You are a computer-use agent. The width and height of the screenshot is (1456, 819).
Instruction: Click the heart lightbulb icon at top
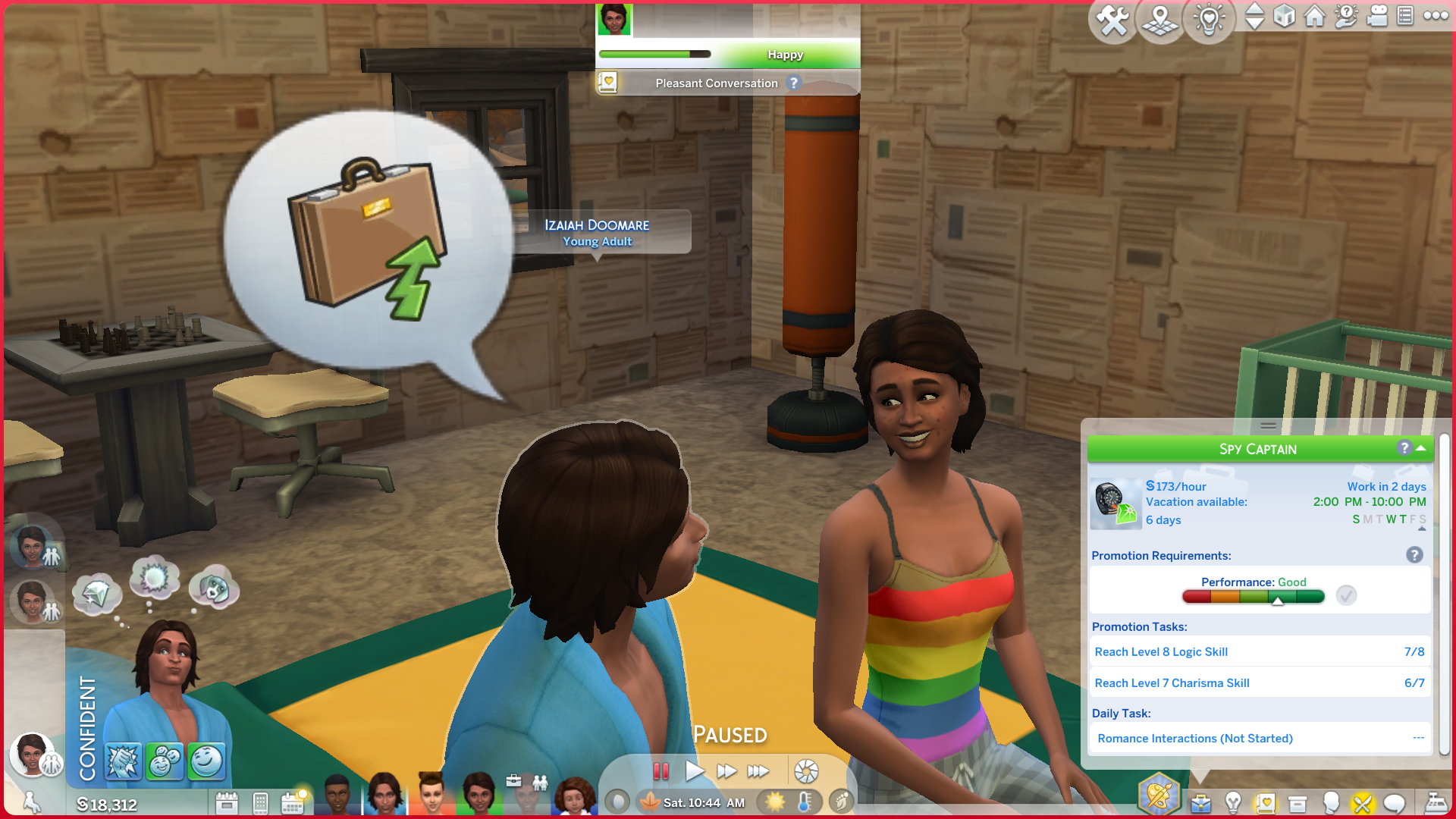coord(1209,20)
